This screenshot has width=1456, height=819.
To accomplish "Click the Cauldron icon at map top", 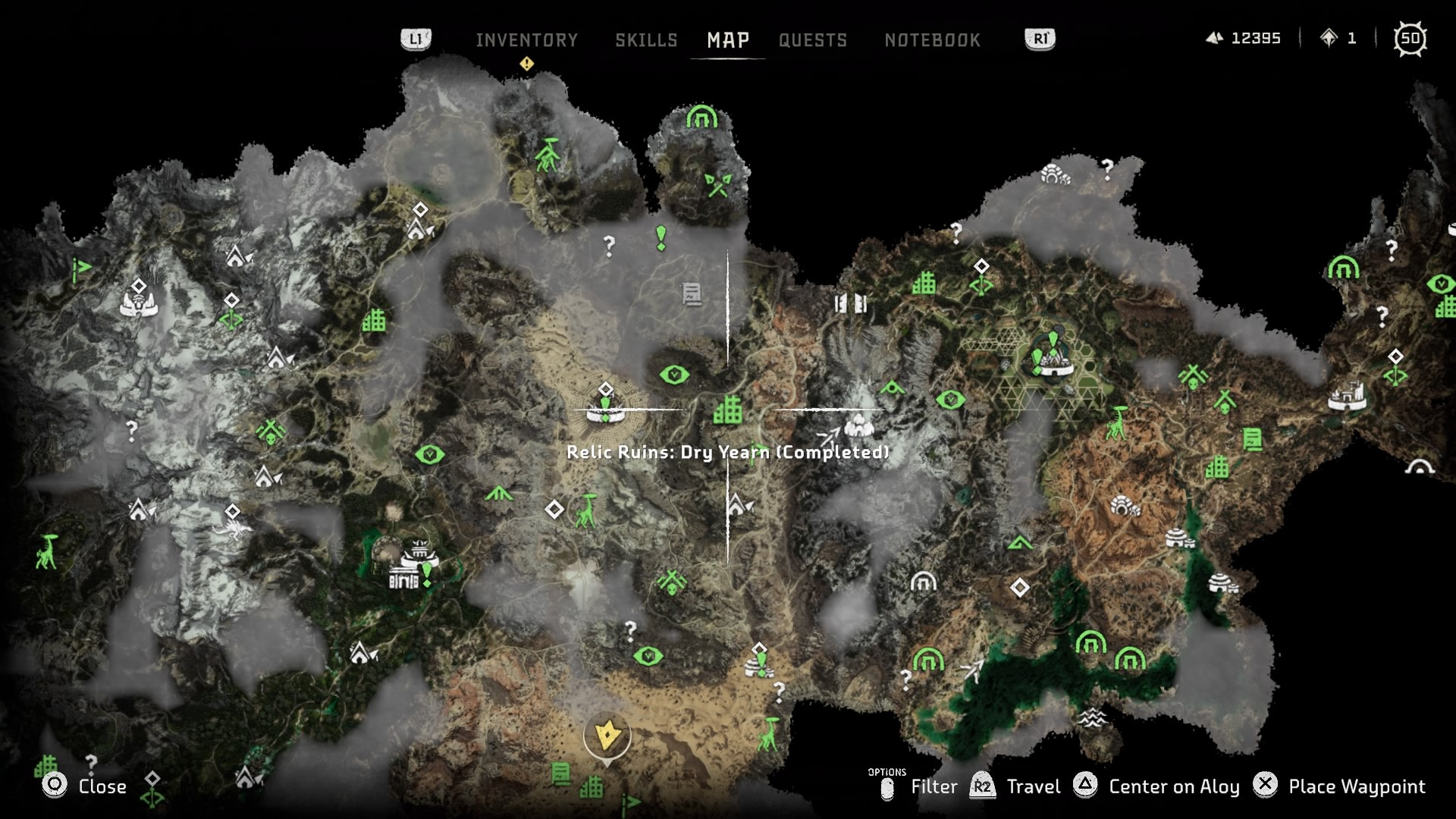I will (x=701, y=118).
